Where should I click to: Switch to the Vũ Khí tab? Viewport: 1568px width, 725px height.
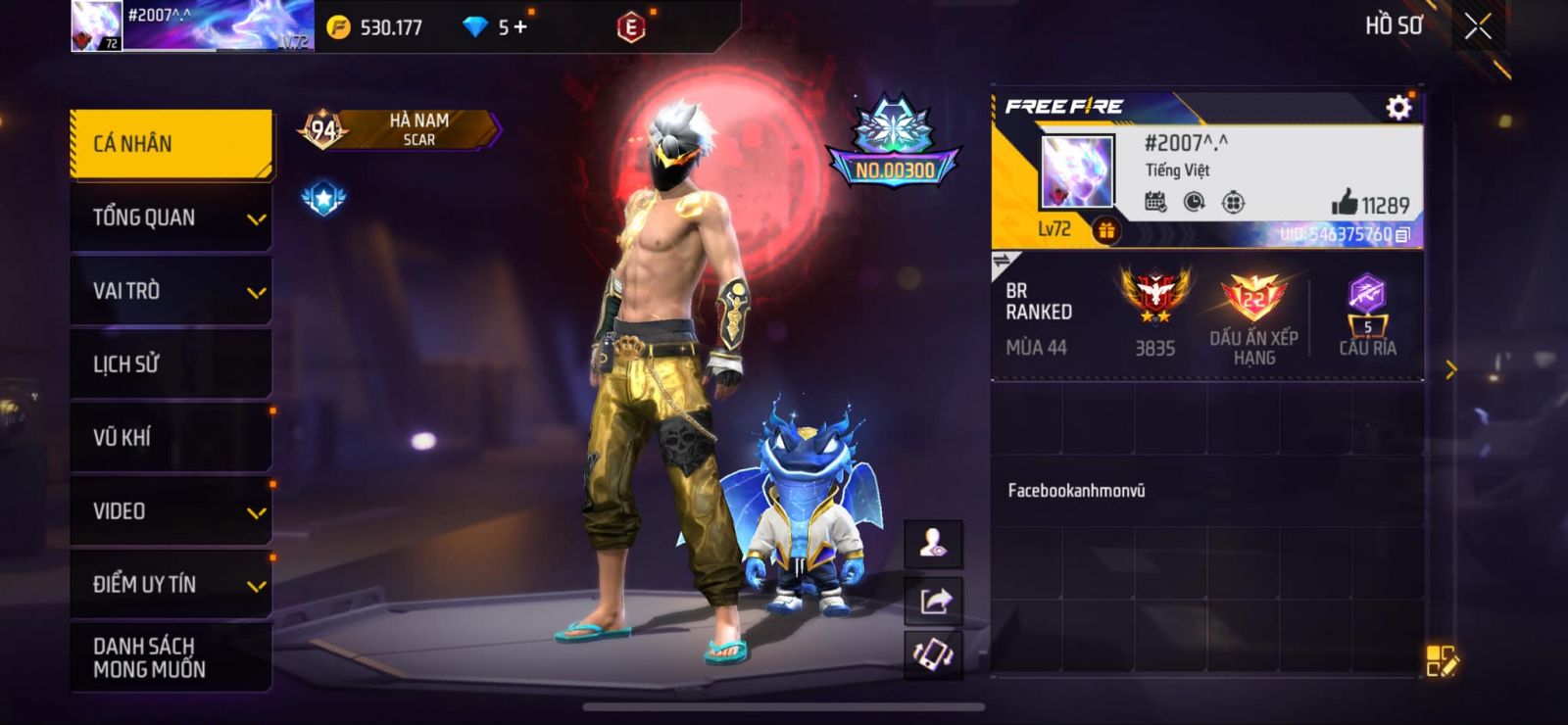171,438
